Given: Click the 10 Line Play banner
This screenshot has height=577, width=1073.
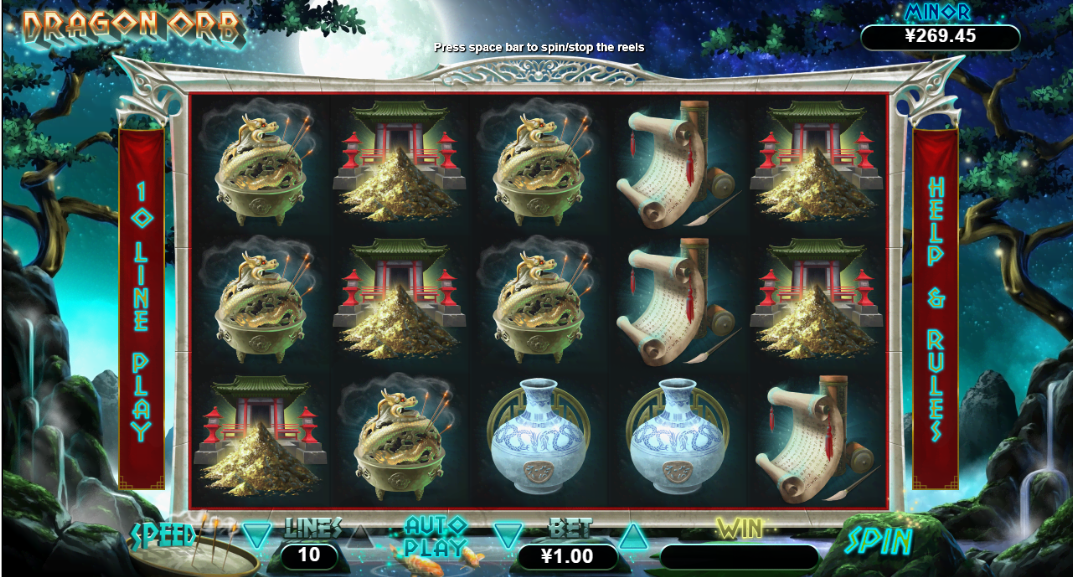Looking at the screenshot, I should 141,310.
